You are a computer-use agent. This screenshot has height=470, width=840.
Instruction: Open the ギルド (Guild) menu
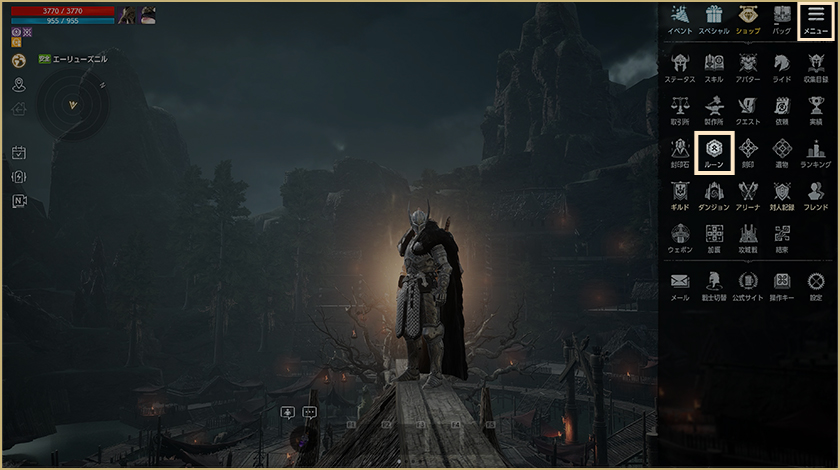coord(680,194)
